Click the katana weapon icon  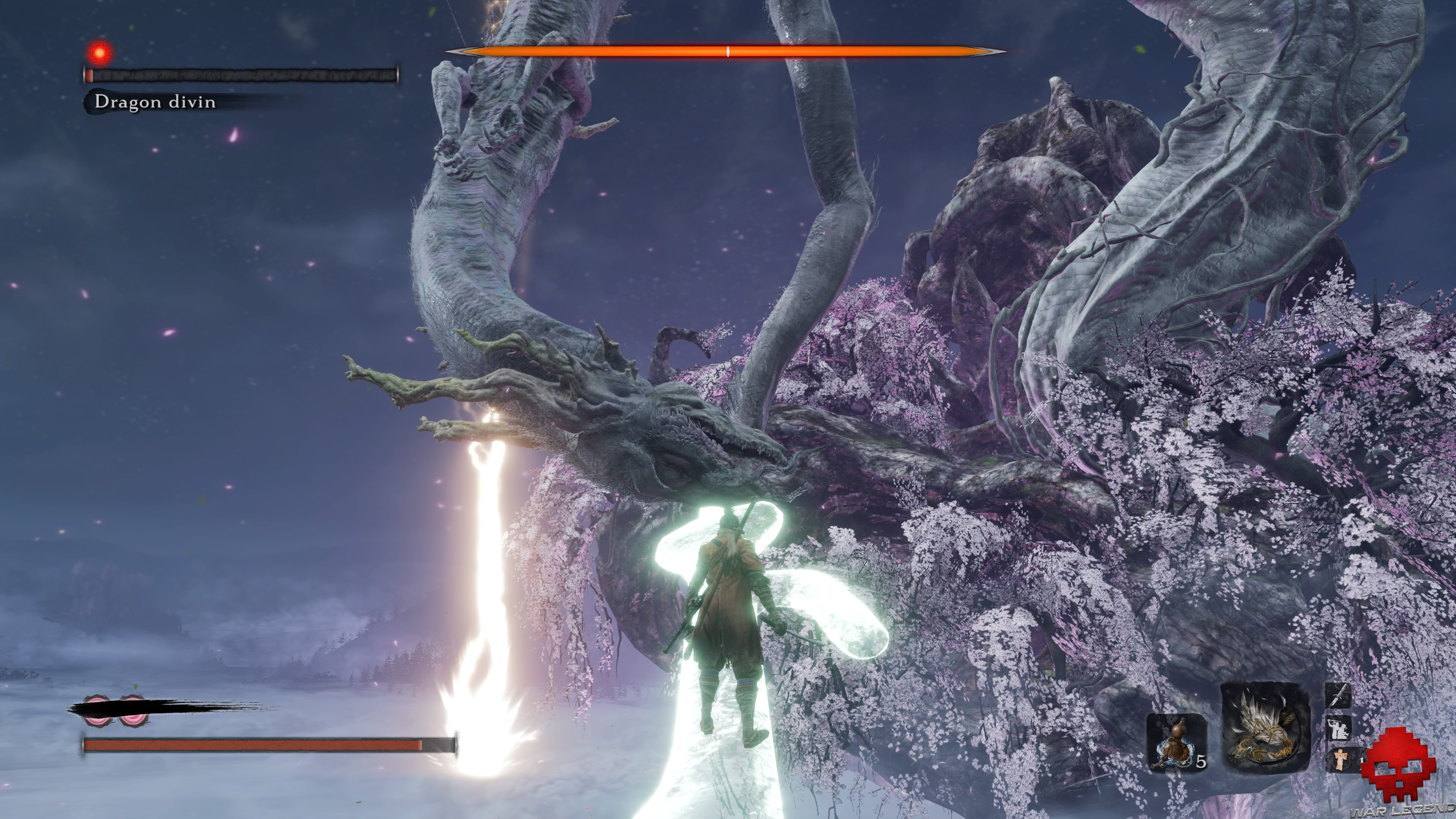pos(1337,696)
